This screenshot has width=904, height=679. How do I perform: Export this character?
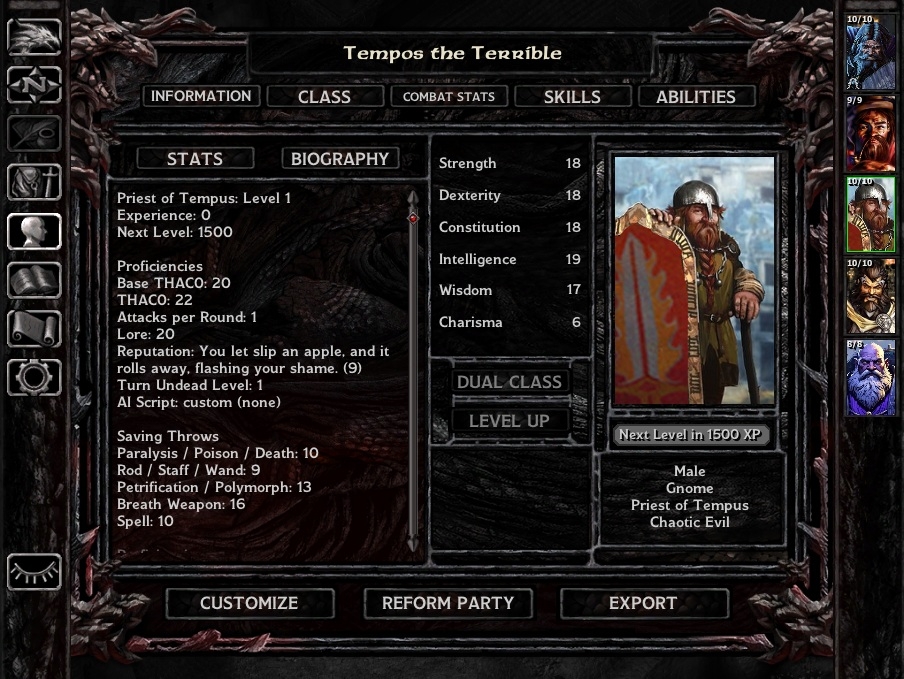(x=643, y=603)
